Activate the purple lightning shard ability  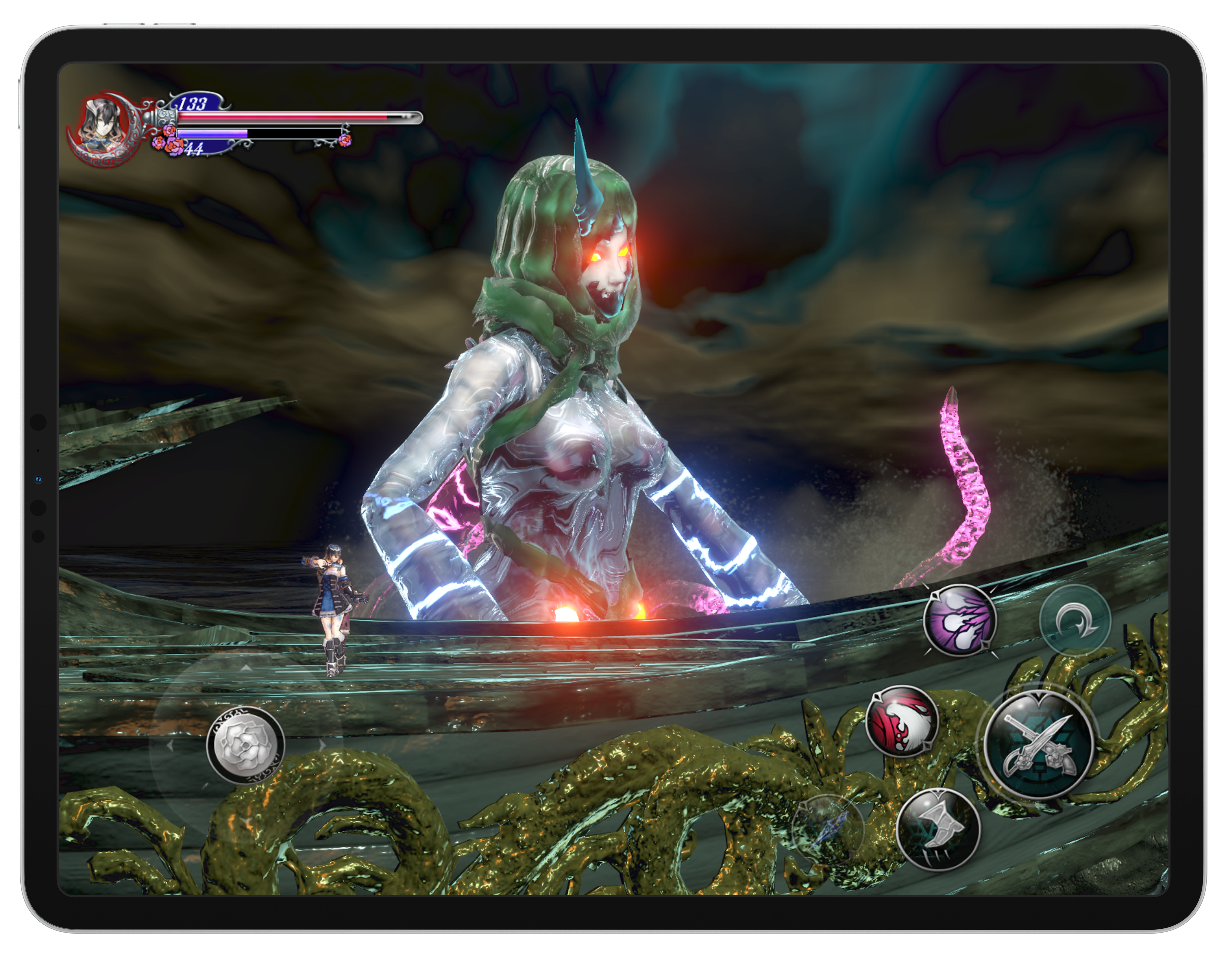960,620
